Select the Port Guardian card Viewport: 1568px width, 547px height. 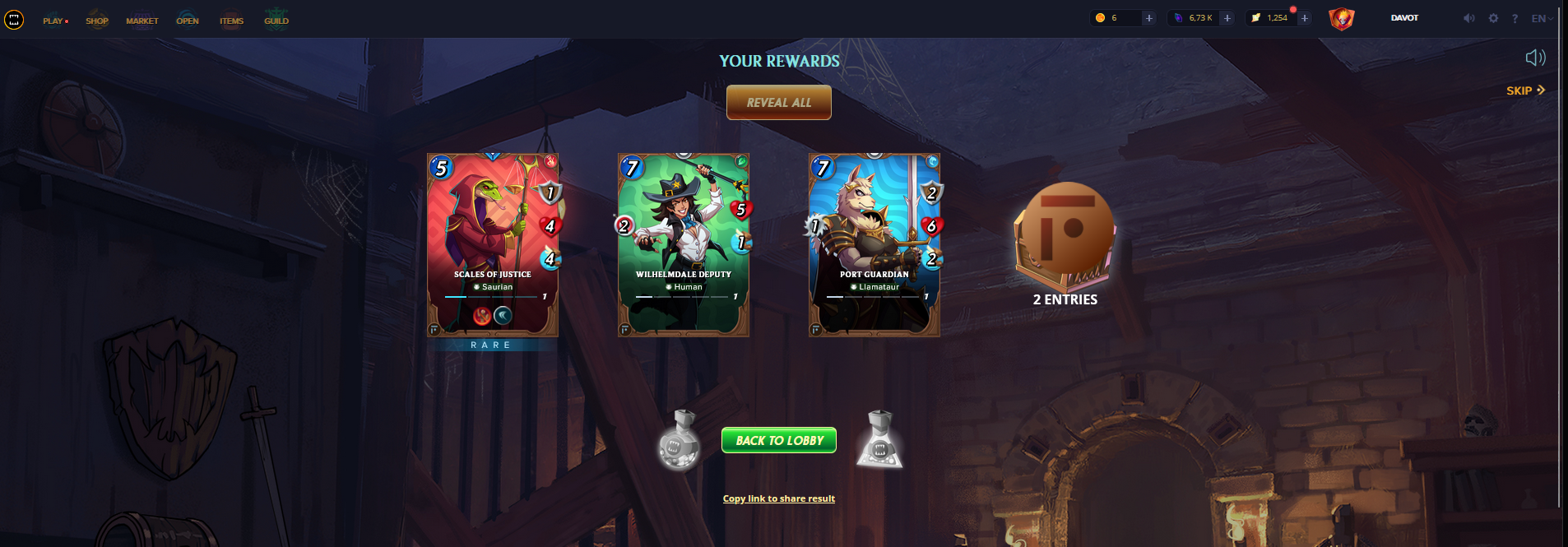pyautogui.click(x=874, y=244)
